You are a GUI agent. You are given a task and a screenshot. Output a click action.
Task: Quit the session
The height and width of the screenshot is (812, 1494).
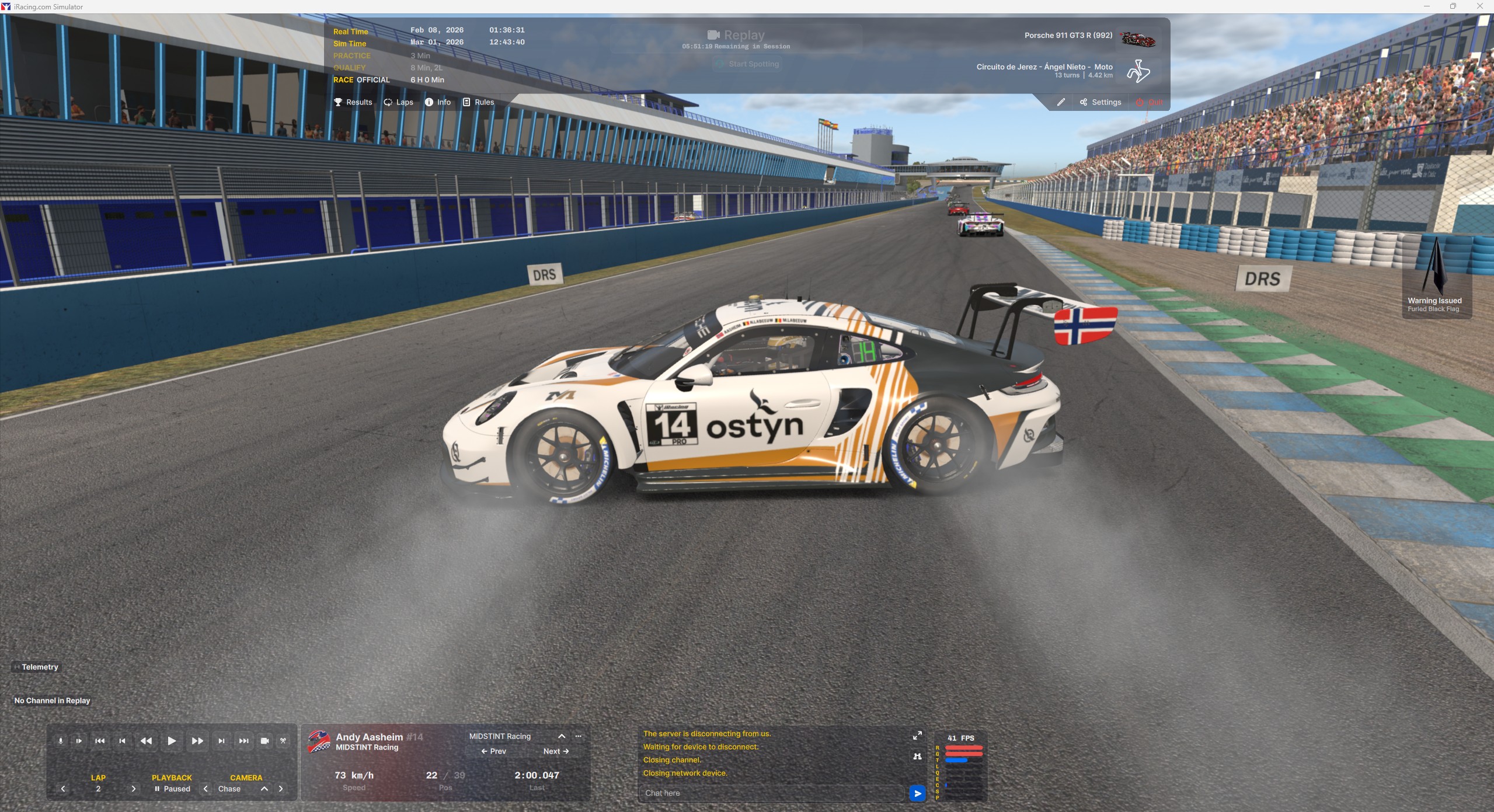pos(1150,102)
